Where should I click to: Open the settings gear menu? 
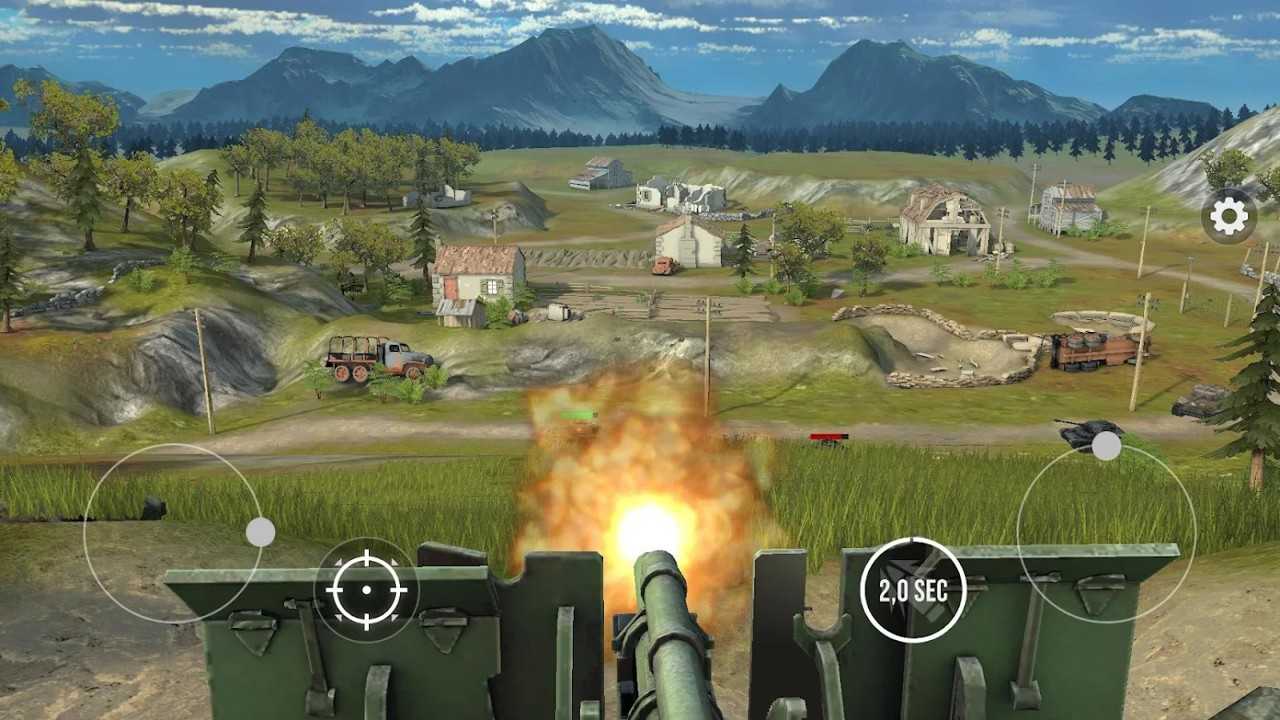[x=1228, y=216]
